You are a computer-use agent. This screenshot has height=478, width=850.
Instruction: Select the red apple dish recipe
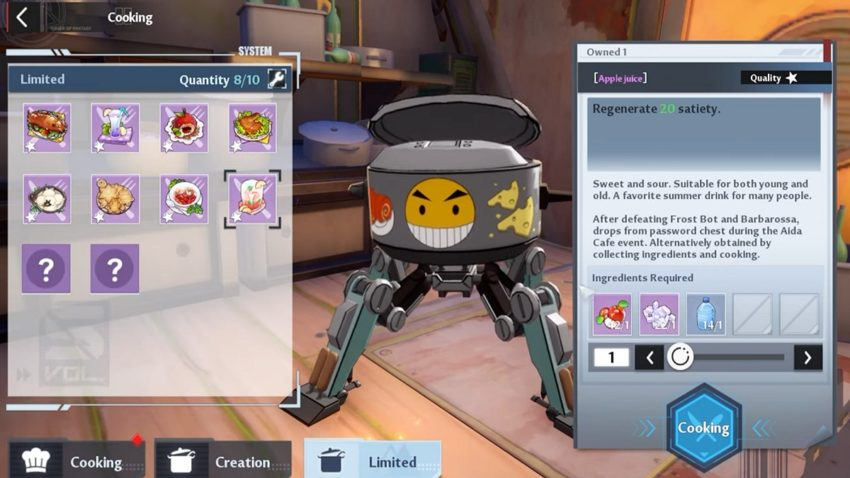click(184, 127)
